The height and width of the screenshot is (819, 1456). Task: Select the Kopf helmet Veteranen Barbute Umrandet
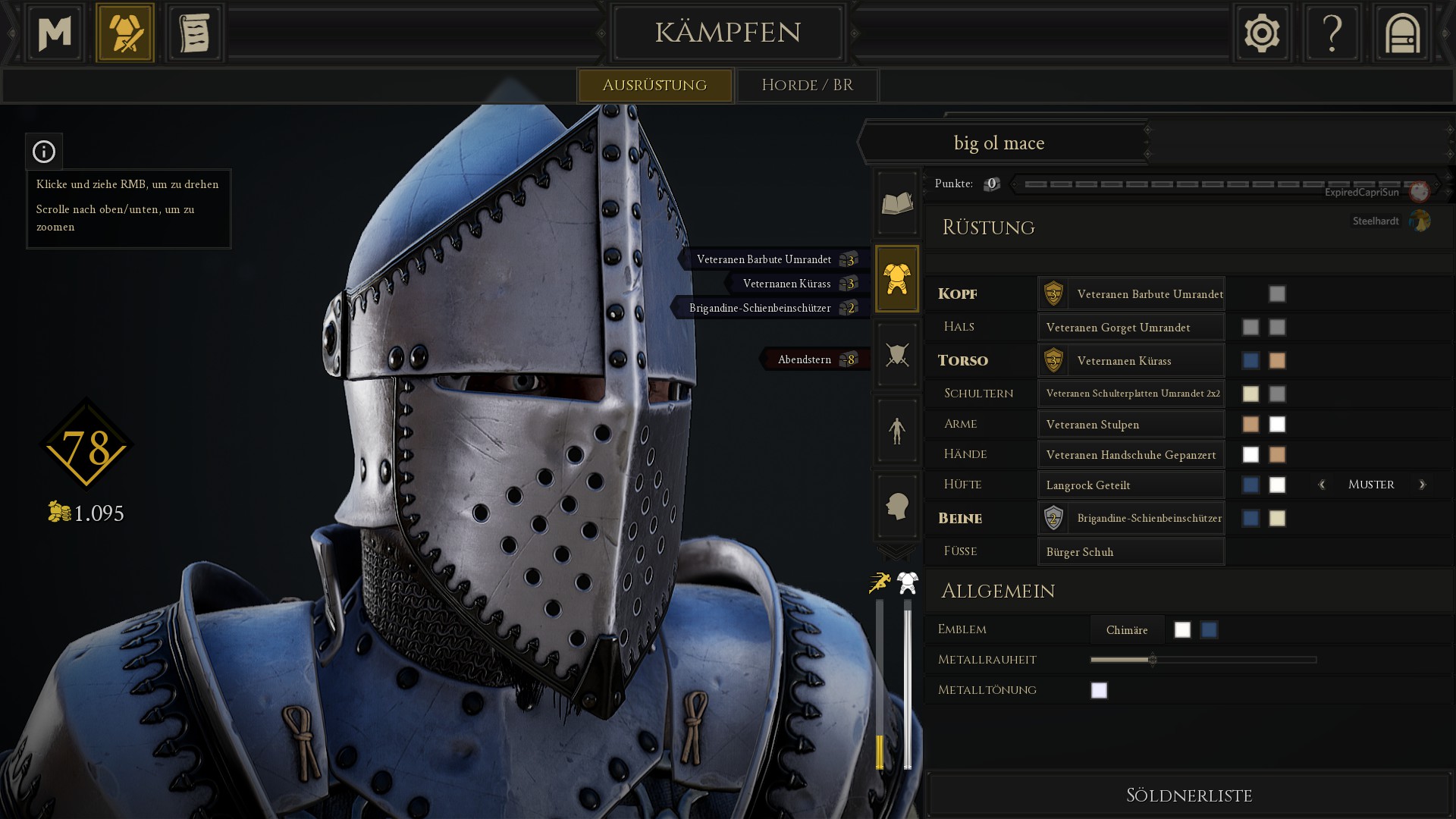(x=1131, y=293)
